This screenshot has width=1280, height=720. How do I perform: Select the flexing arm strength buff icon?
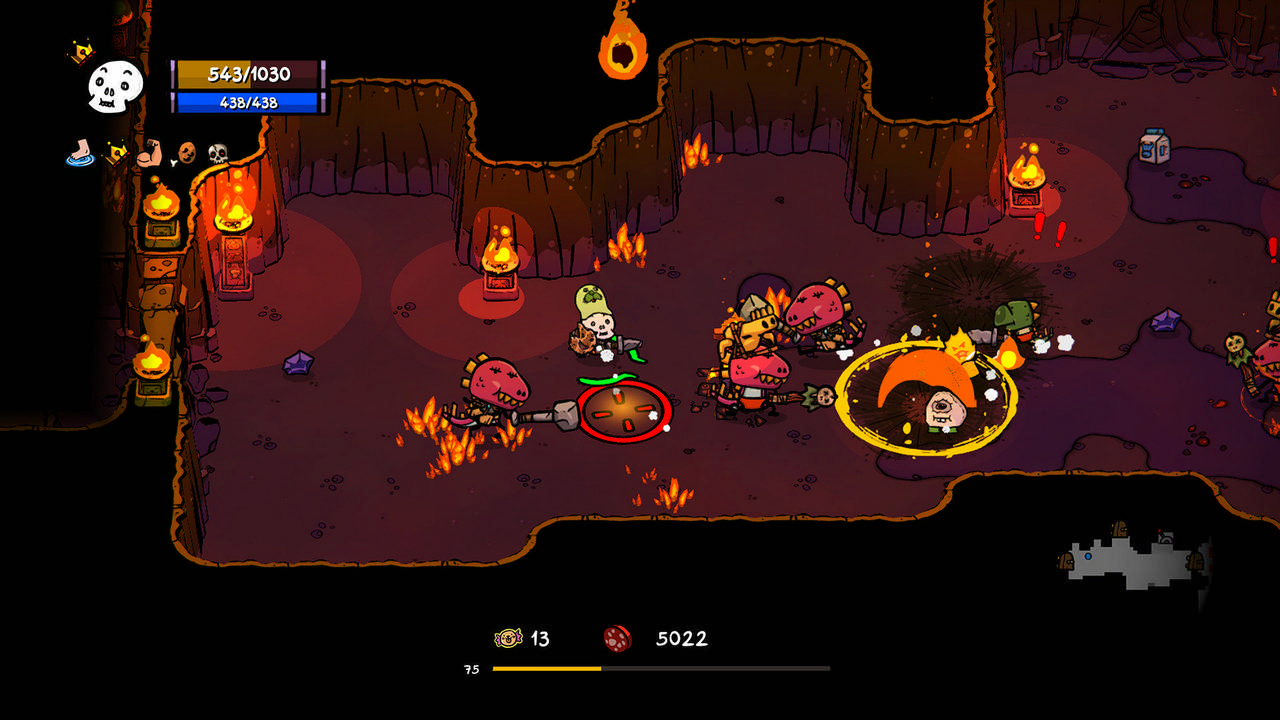point(148,152)
